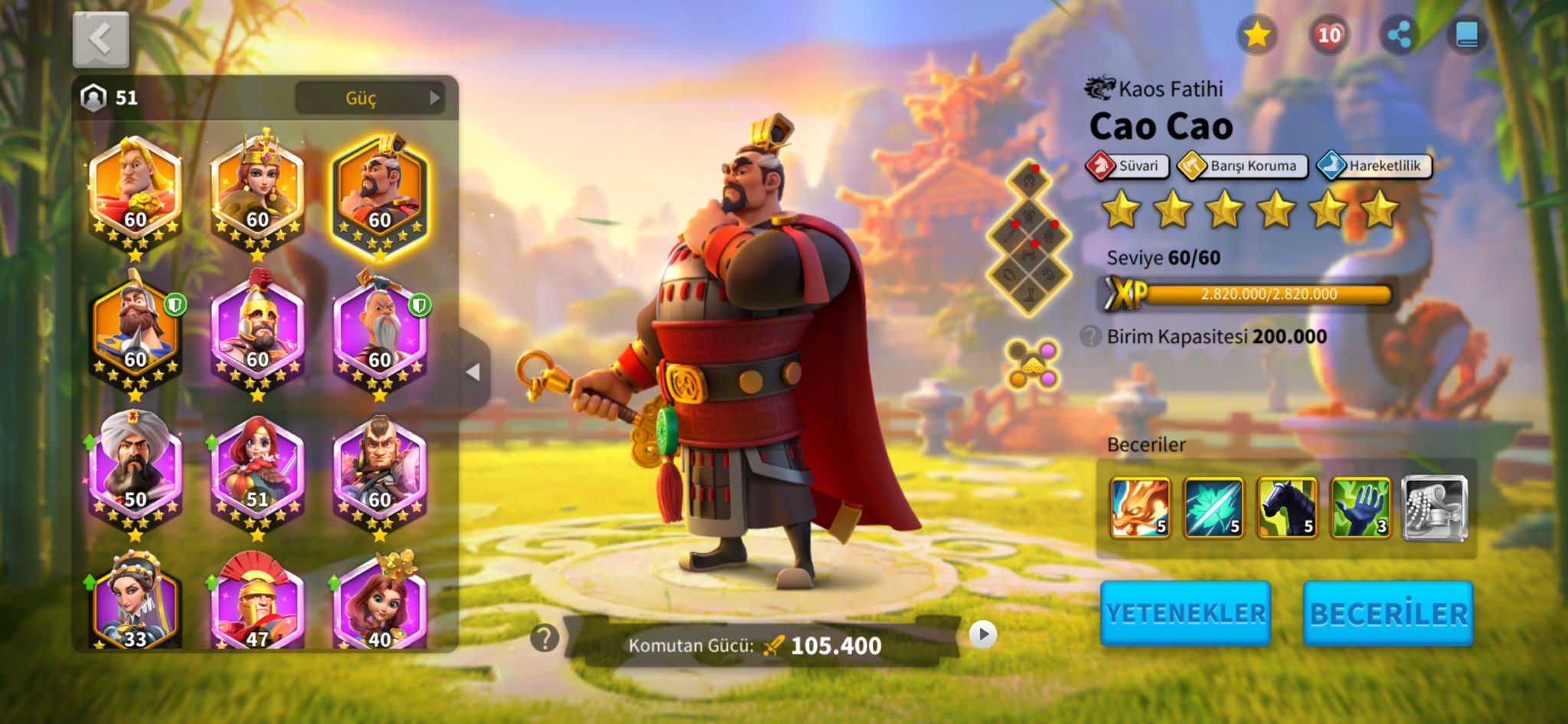The height and width of the screenshot is (724, 1568).
Task: Go back using the arrow button
Action: click(x=100, y=39)
